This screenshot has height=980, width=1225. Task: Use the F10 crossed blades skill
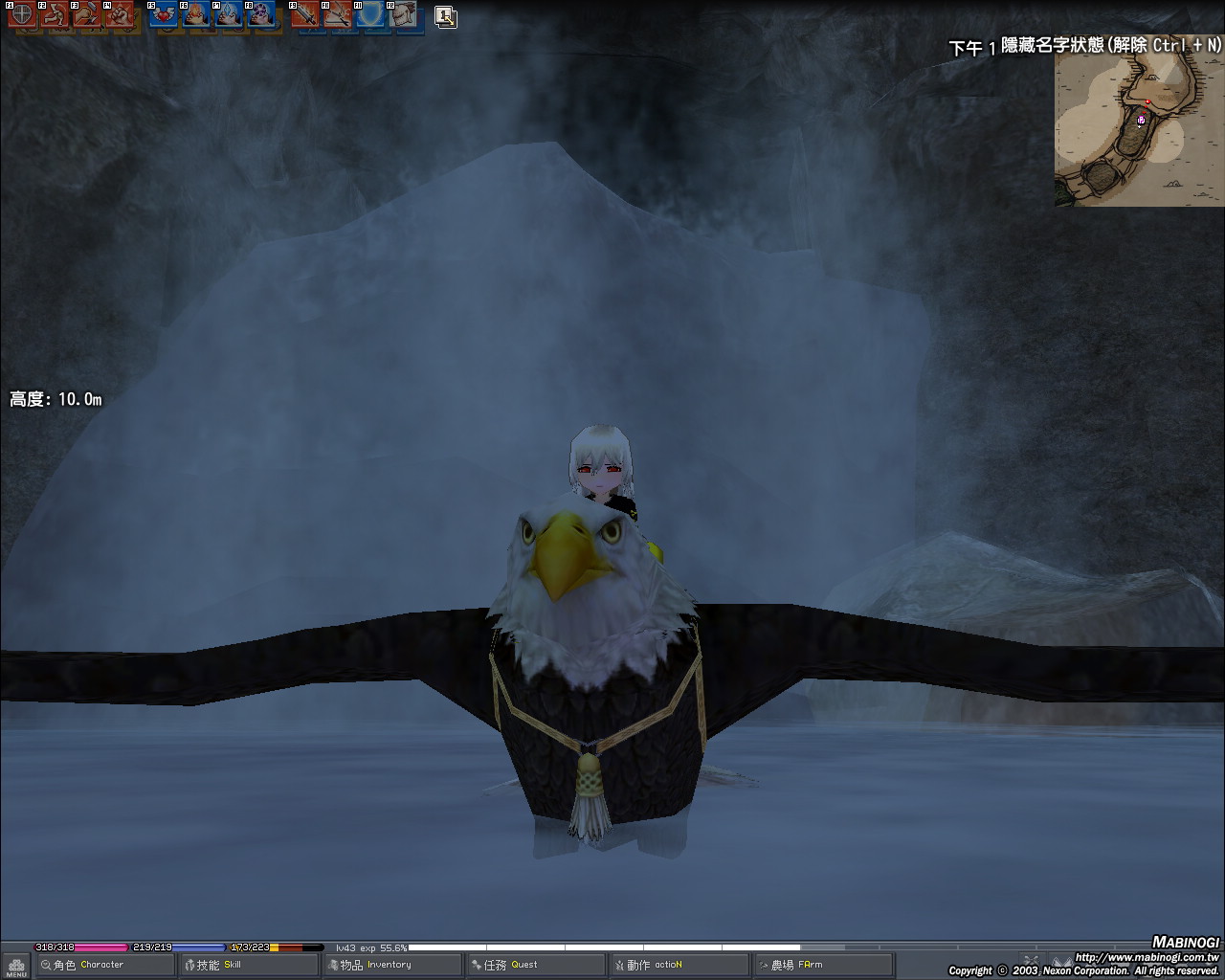click(337, 14)
